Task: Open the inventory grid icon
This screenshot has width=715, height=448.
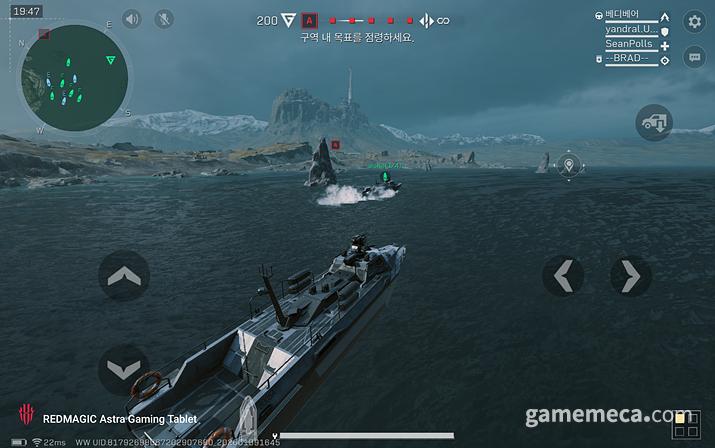Action: point(685,424)
